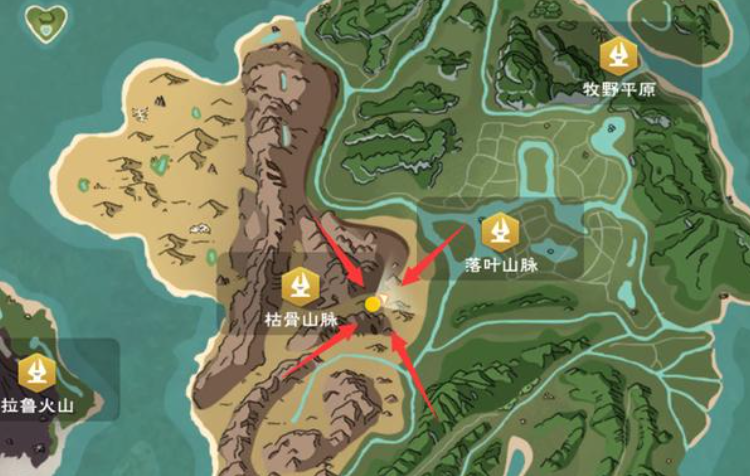Click the yellow dot location marker
This screenshot has width=750, height=476.
pyautogui.click(x=372, y=303)
